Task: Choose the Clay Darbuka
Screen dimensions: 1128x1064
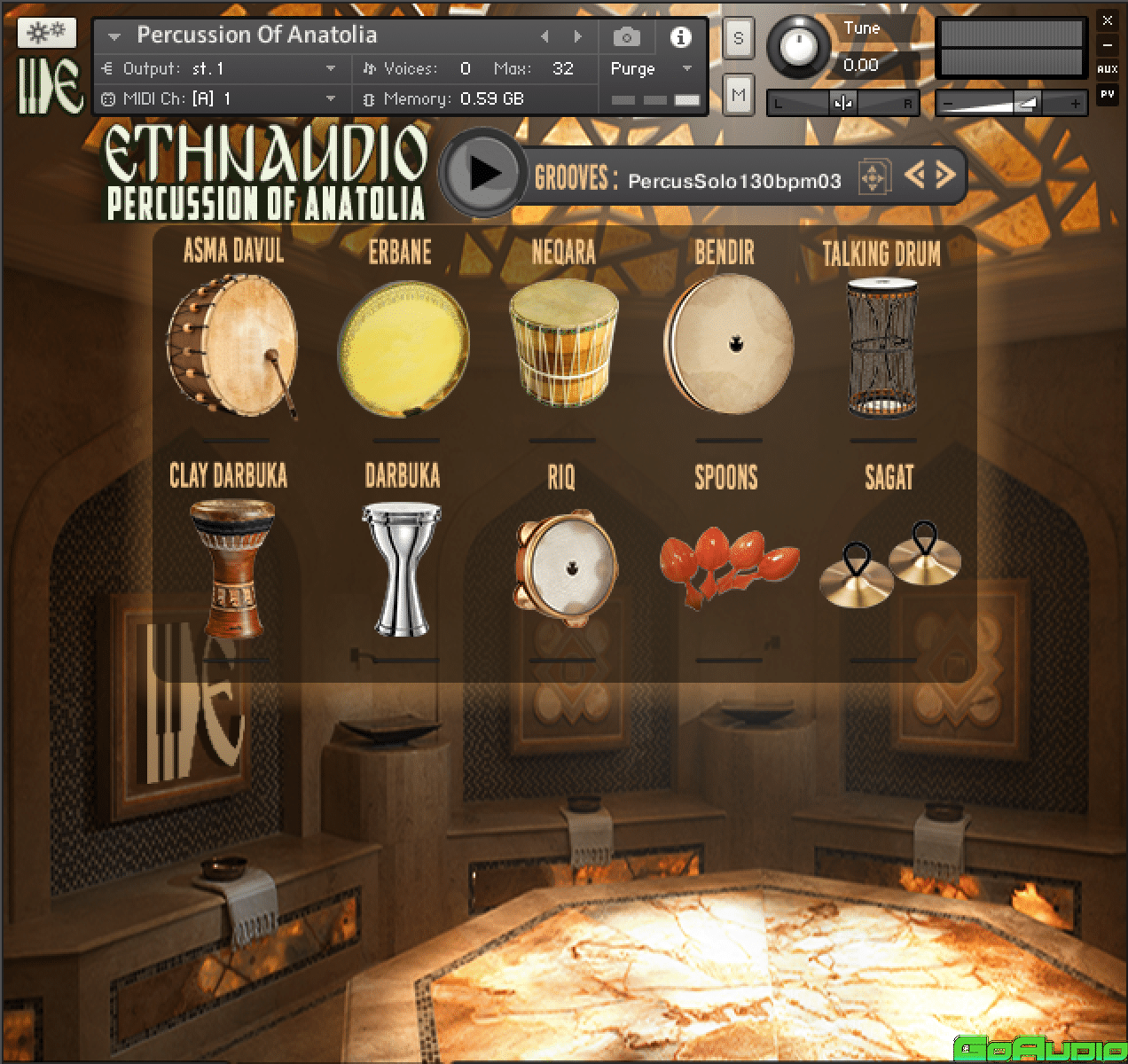Action: pyautogui.click(x=232, y=568)
